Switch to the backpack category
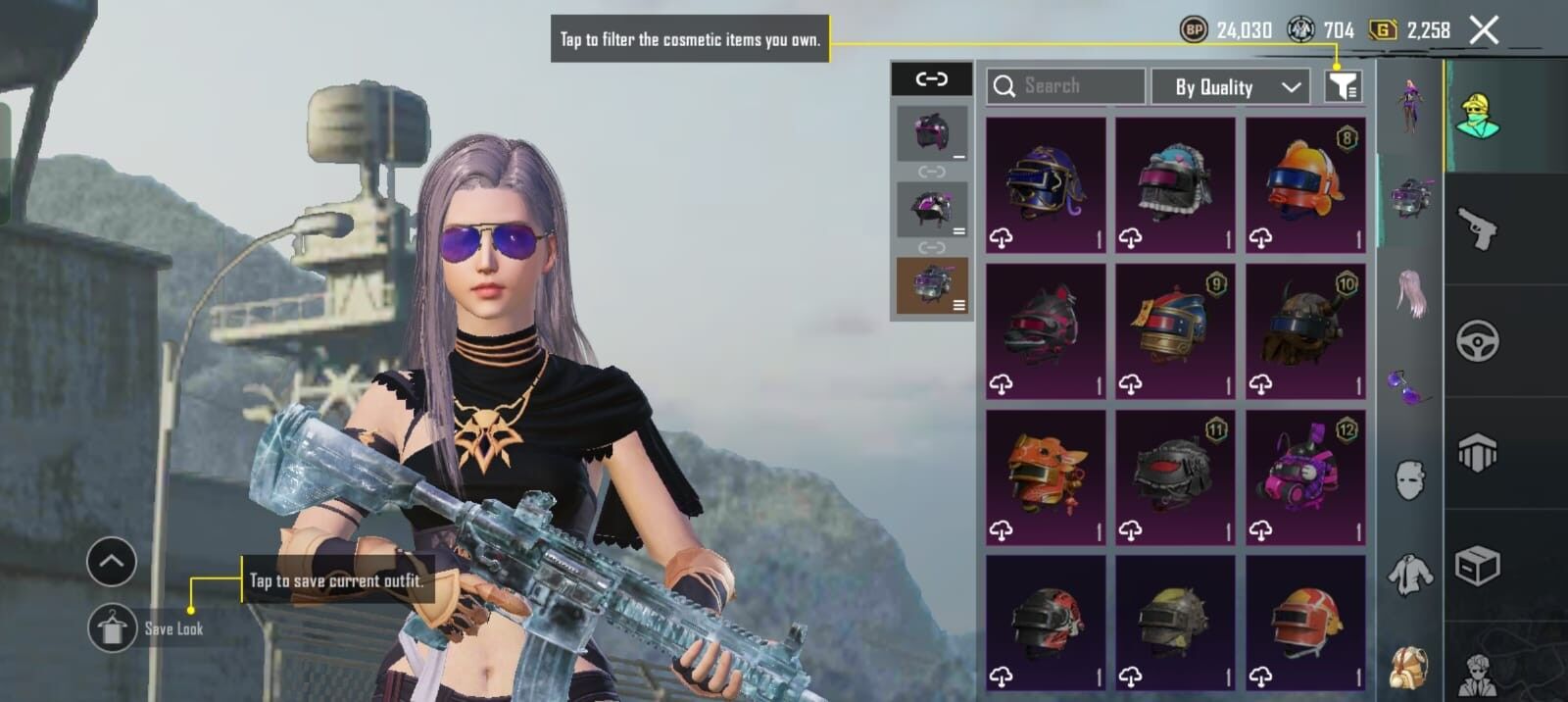The width and height of the screenshot is (1568, 702). click(x=1410, y=667)
